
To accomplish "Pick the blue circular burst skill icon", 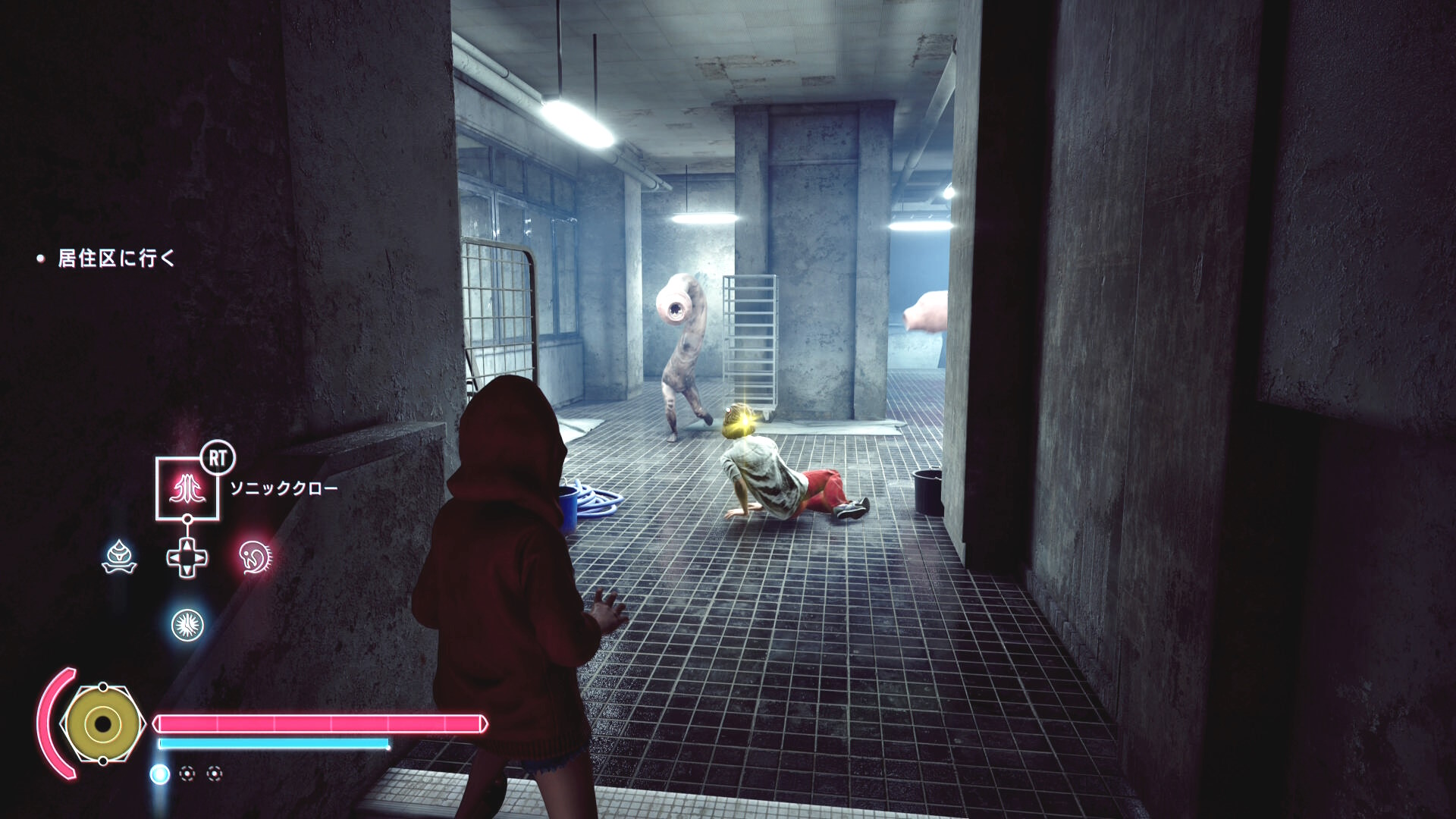I will click(187, 624).
